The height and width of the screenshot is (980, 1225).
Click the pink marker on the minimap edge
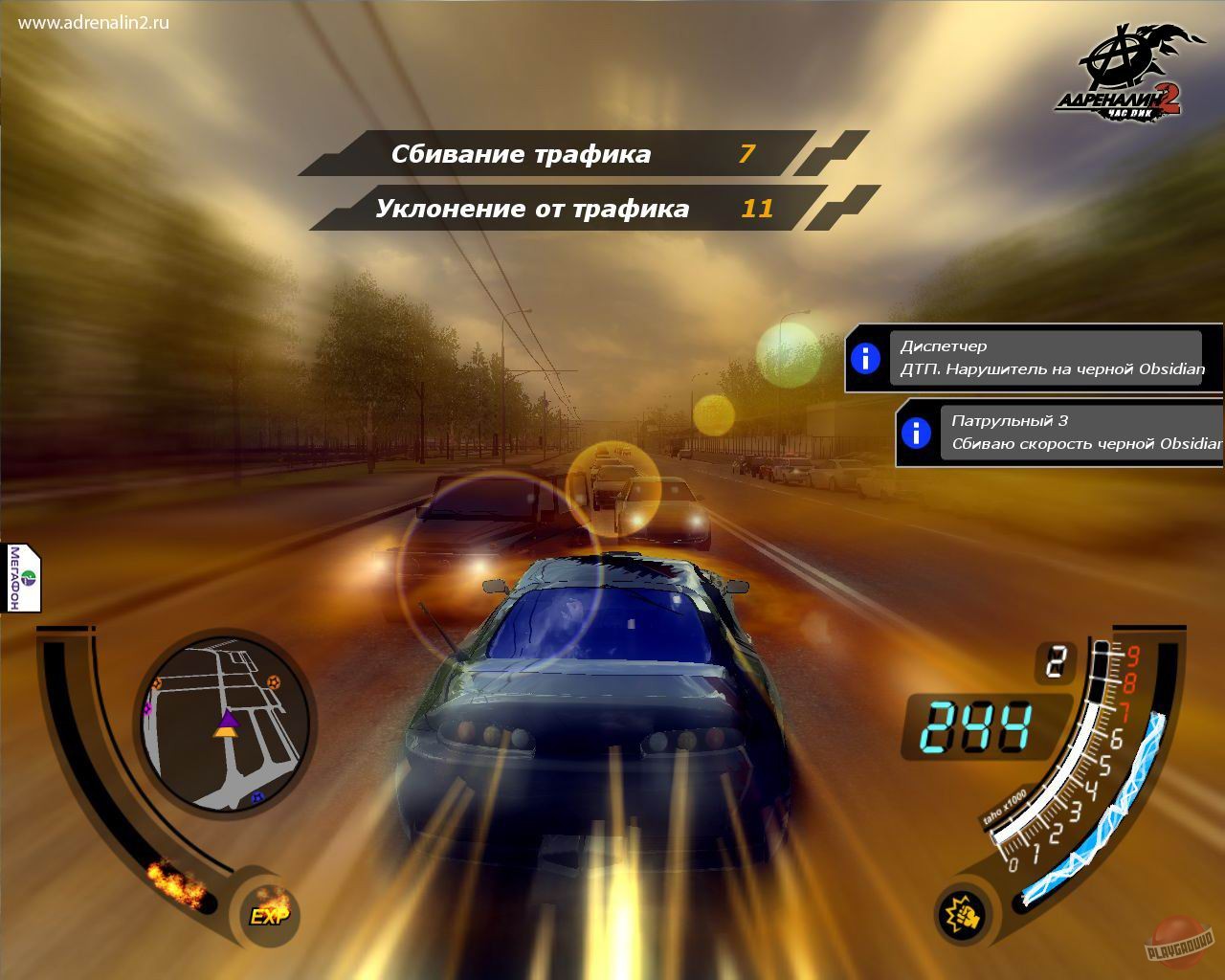[148, 709]
